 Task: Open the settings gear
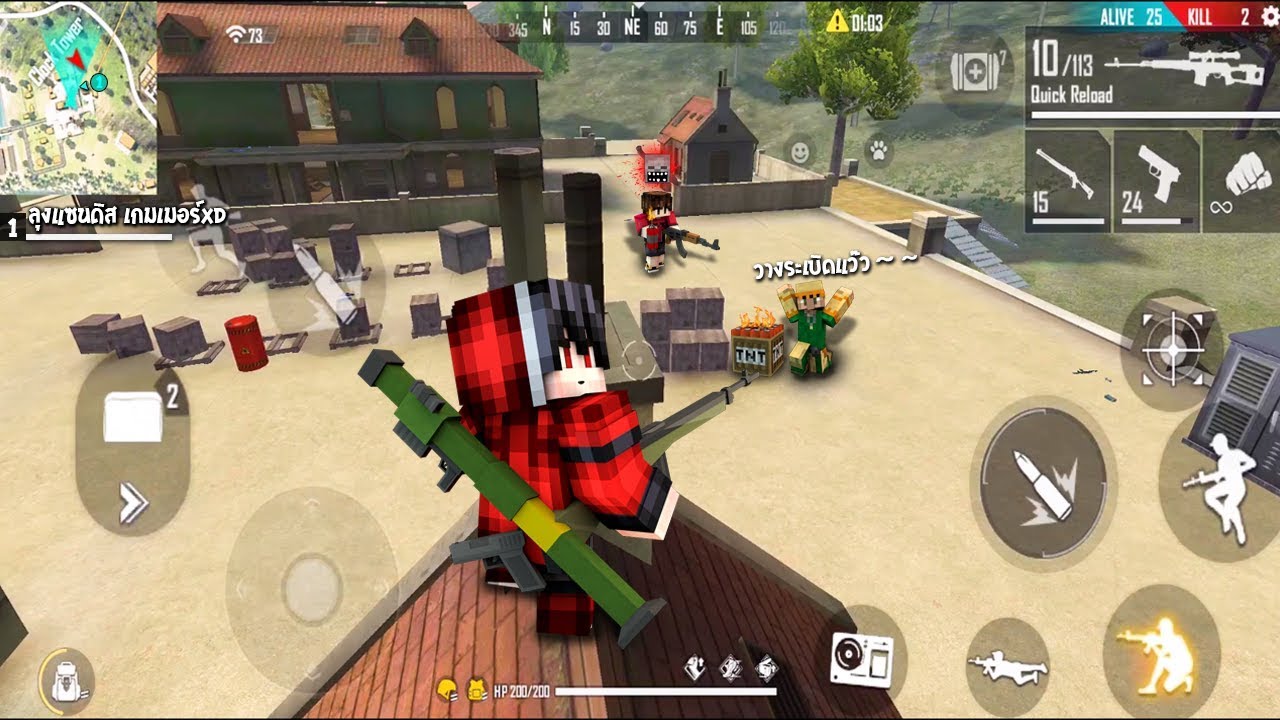click(x=1269, y=16)
